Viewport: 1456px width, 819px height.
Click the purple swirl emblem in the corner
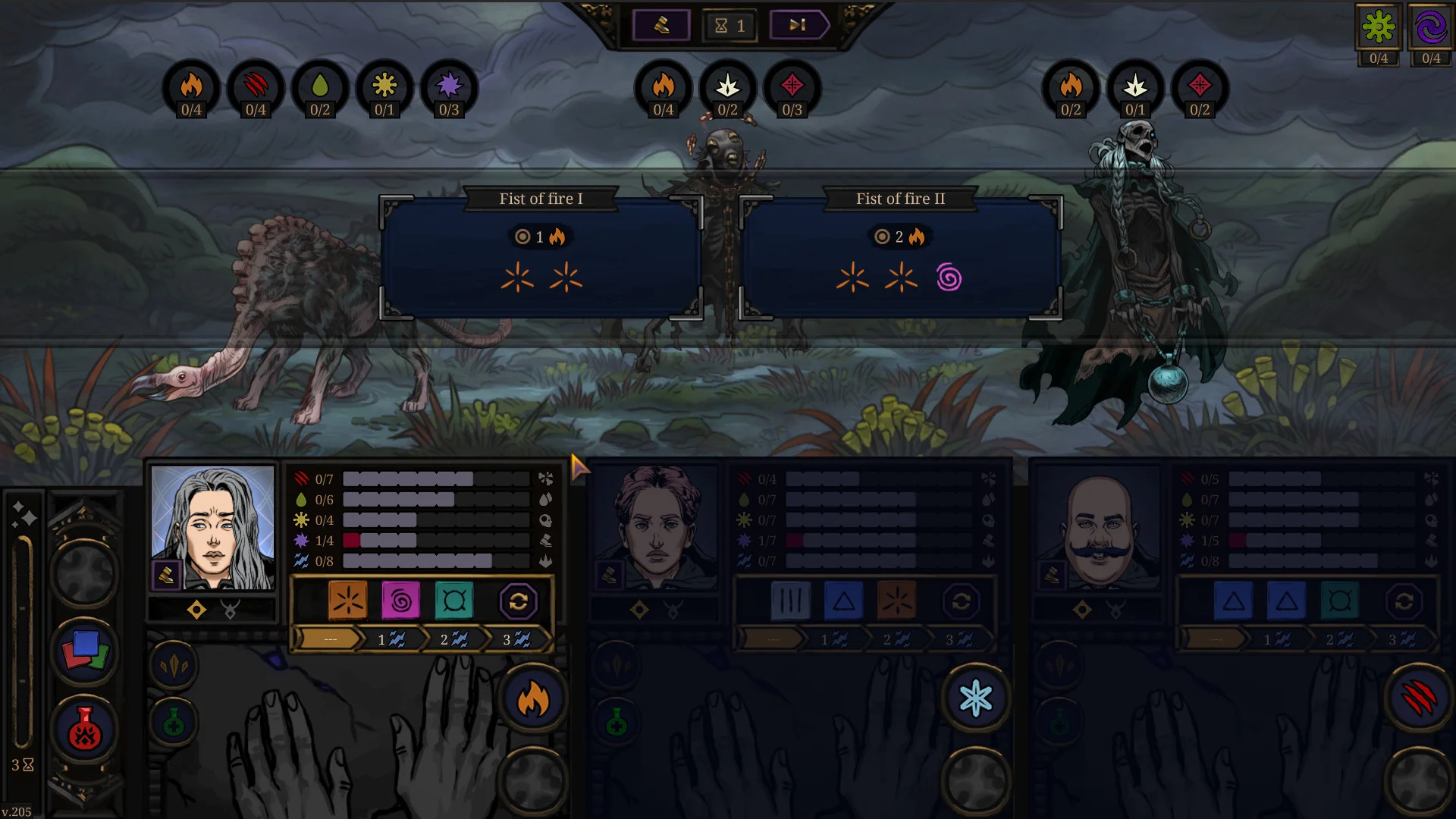click(x=1431, y=28)
